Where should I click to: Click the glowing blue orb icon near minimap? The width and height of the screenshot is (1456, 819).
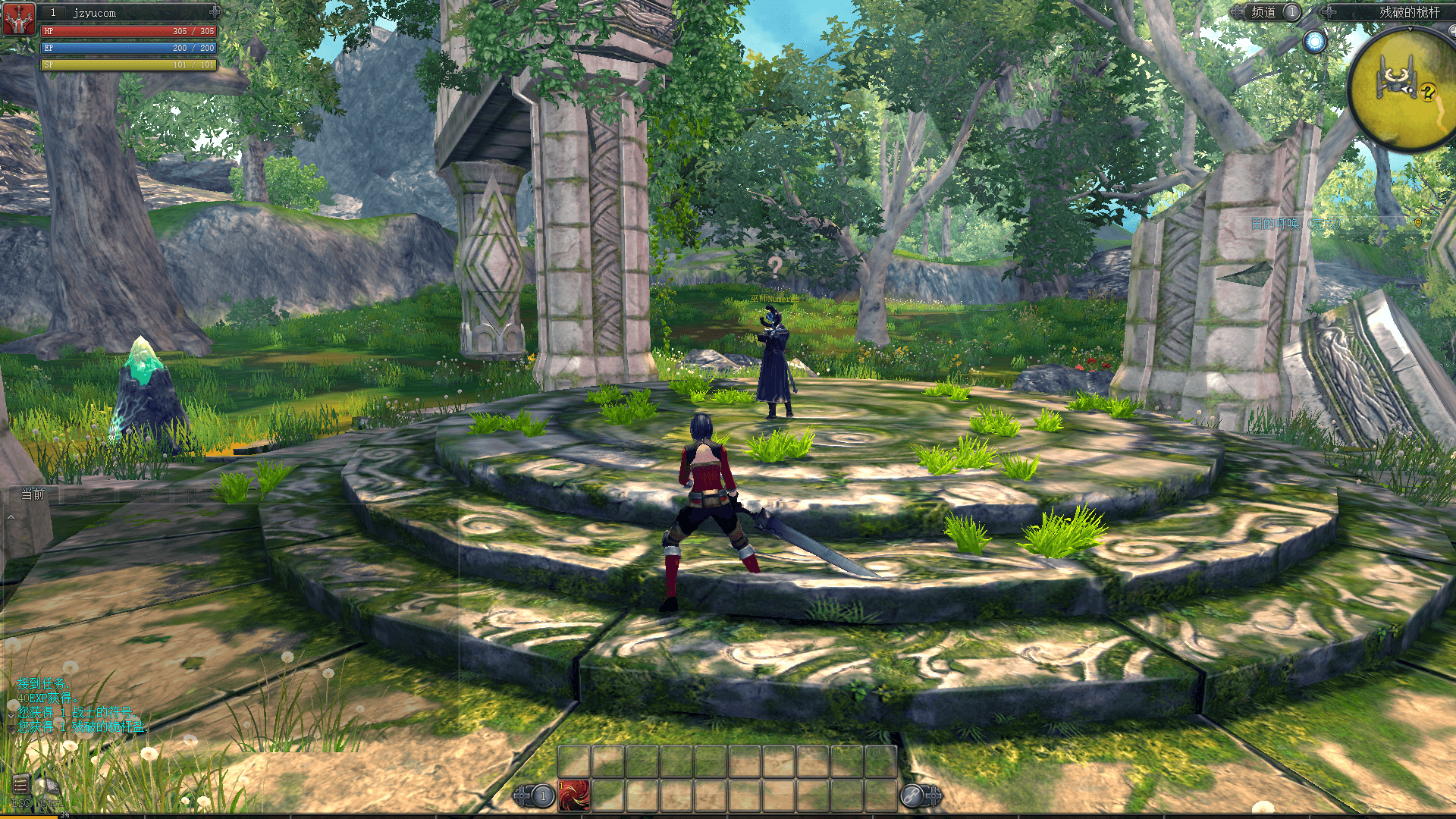(1315, 42)
